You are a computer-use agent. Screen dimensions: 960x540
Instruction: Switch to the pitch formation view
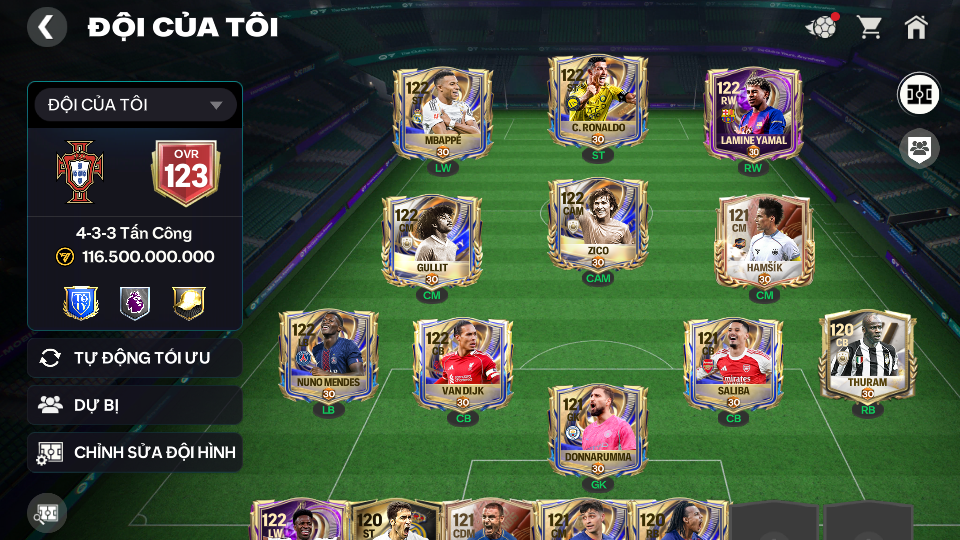pos(917,93)
